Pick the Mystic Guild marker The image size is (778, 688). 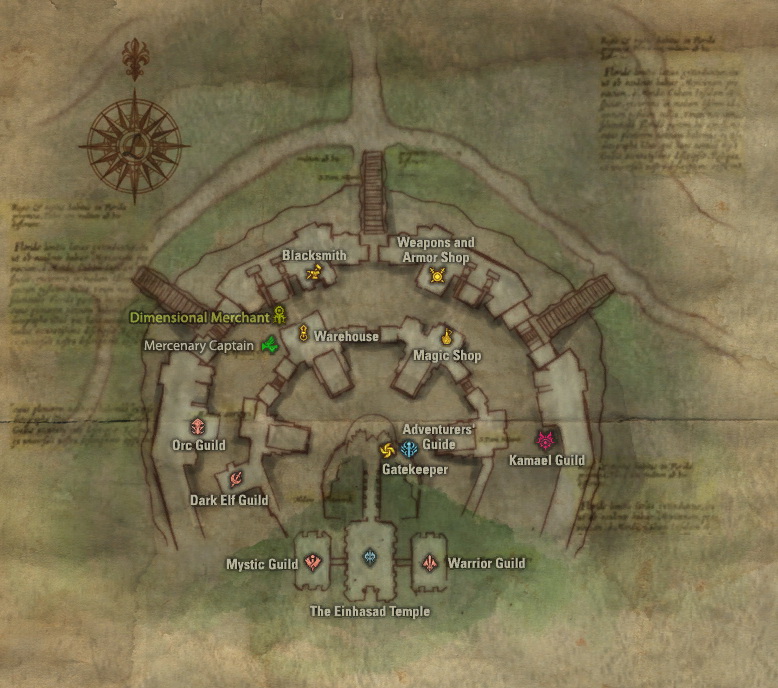(x=314, y=563)
